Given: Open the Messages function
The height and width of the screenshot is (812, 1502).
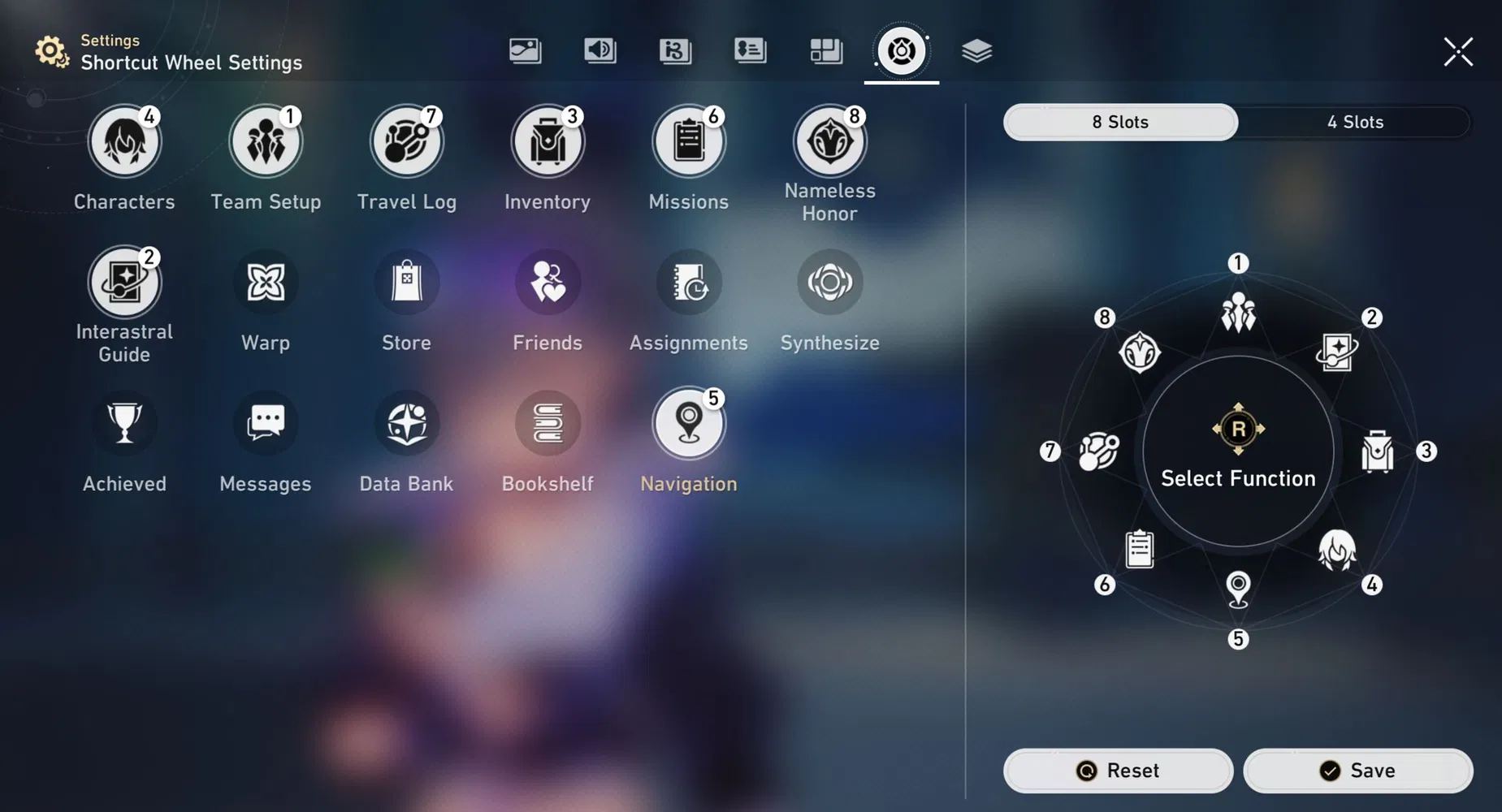Looking at the screenshot, I should point(266,422).
